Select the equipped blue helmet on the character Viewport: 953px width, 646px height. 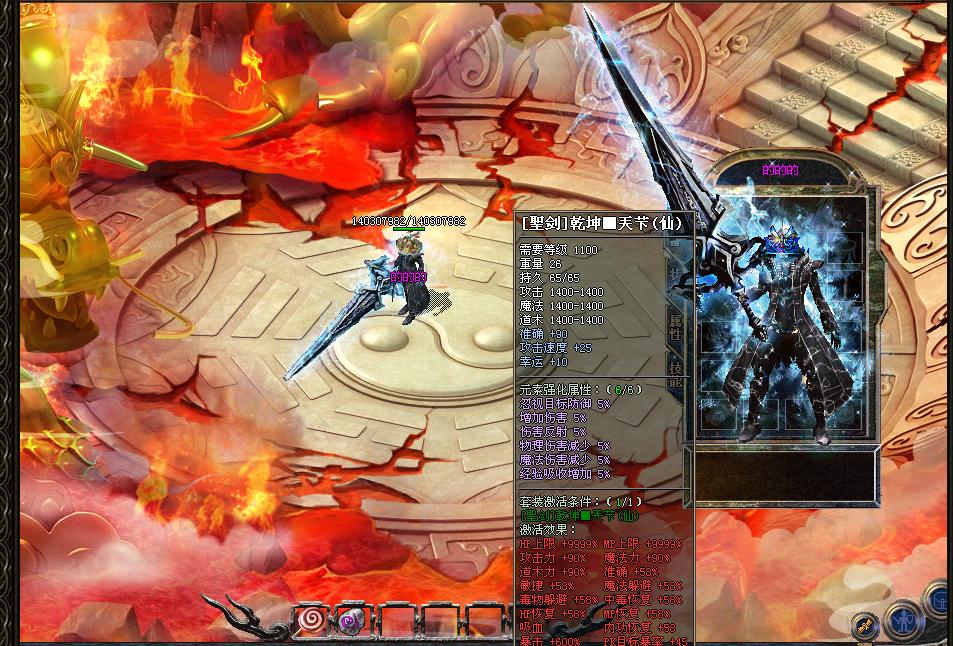[x=783, y=243]
